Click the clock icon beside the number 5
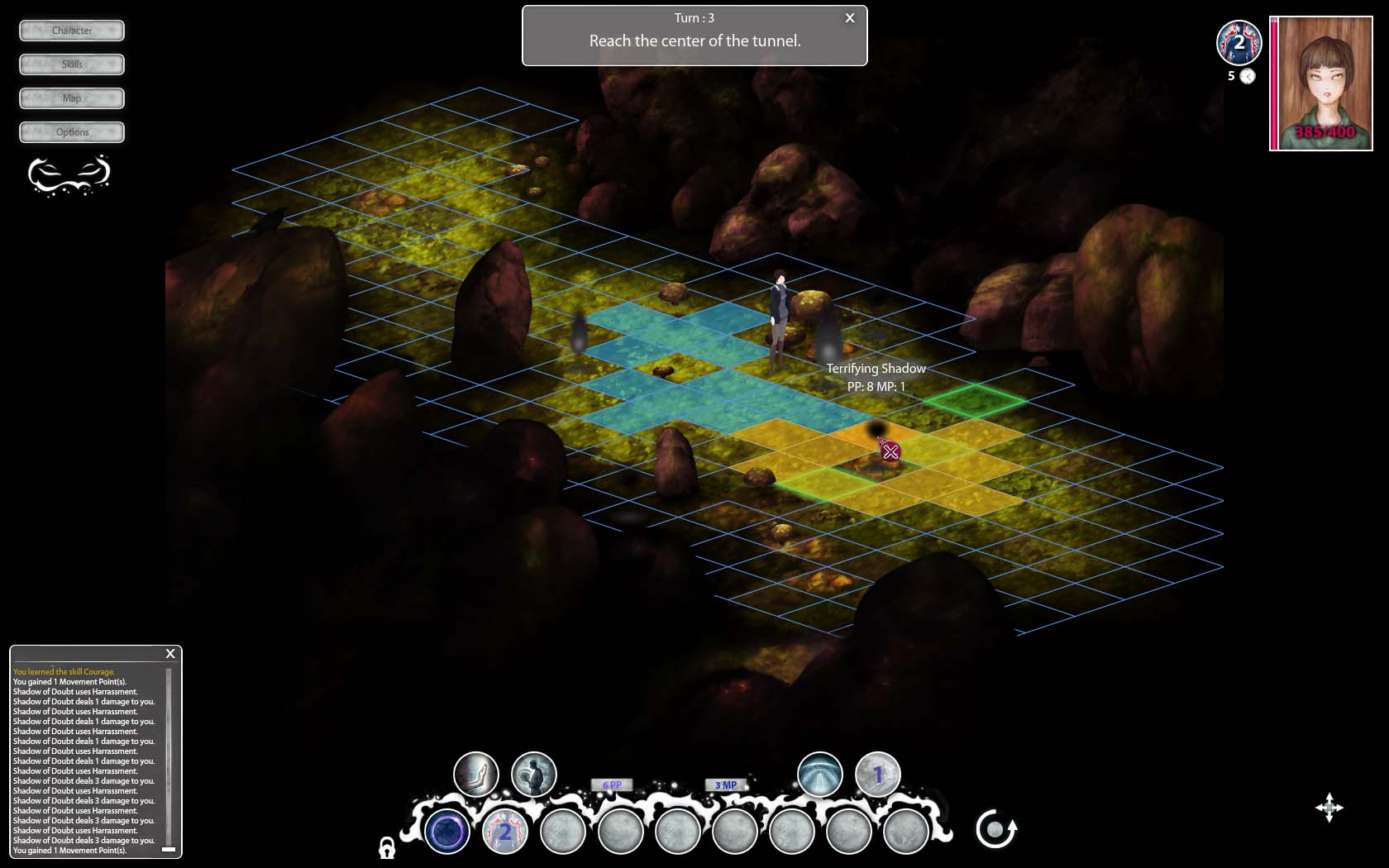This screenshot has height=868, width=1389. [x=1248, y=75]
